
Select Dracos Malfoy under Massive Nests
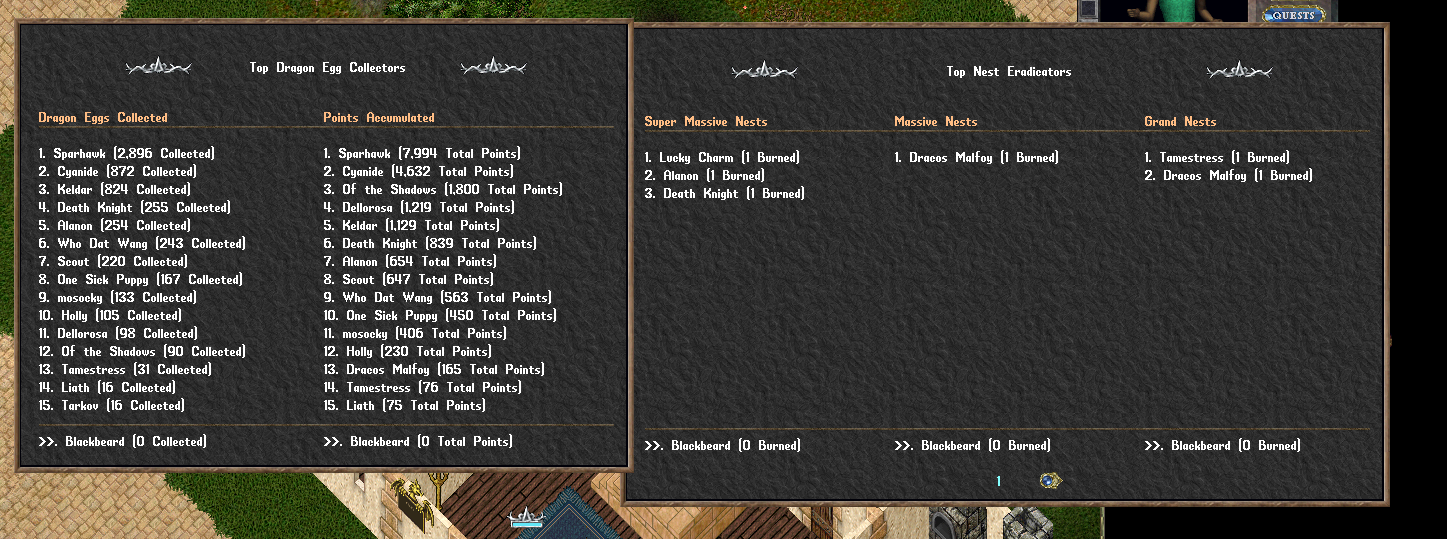pos(976,158)
